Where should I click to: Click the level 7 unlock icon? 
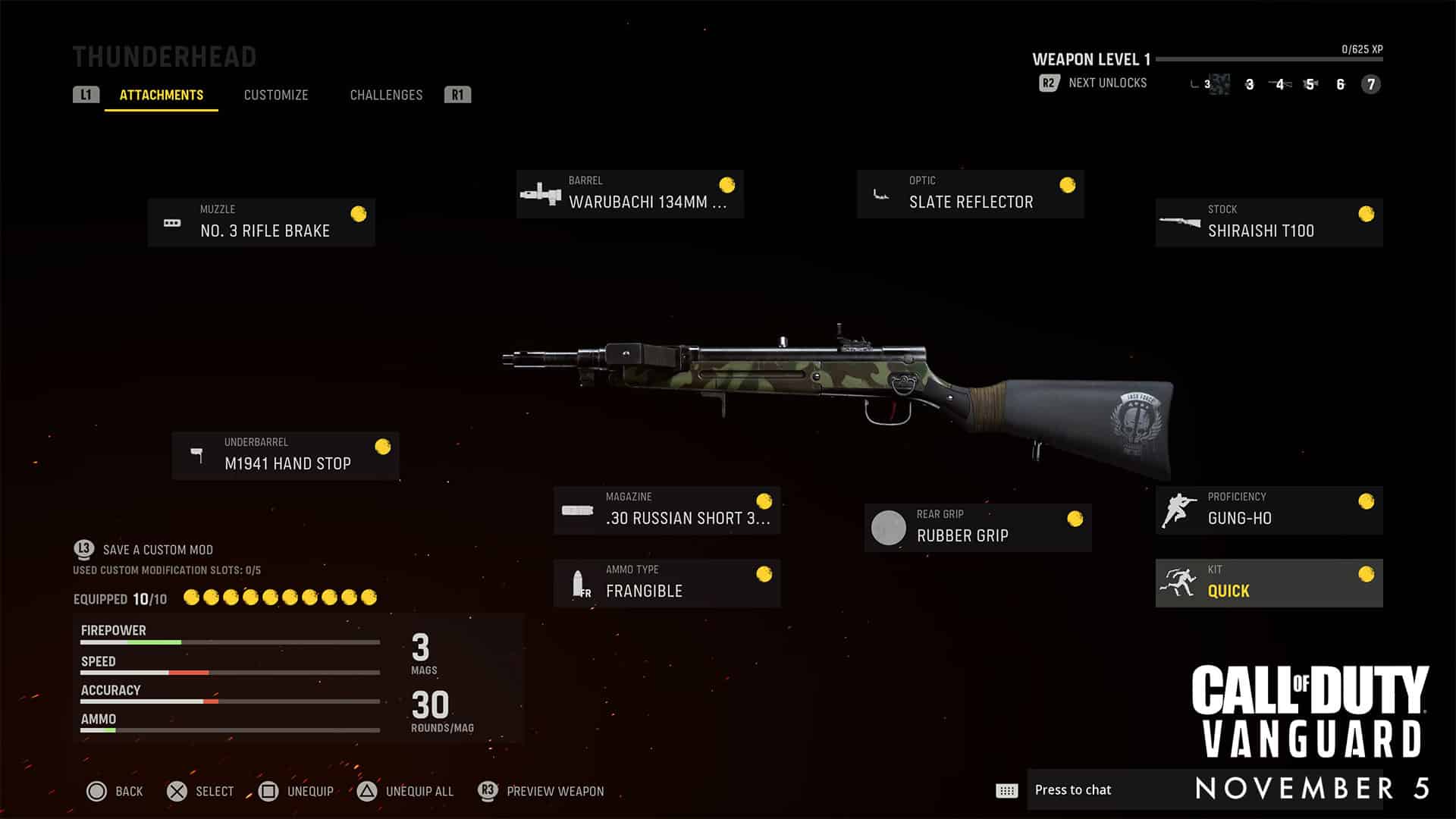(x=1370, y=85)
